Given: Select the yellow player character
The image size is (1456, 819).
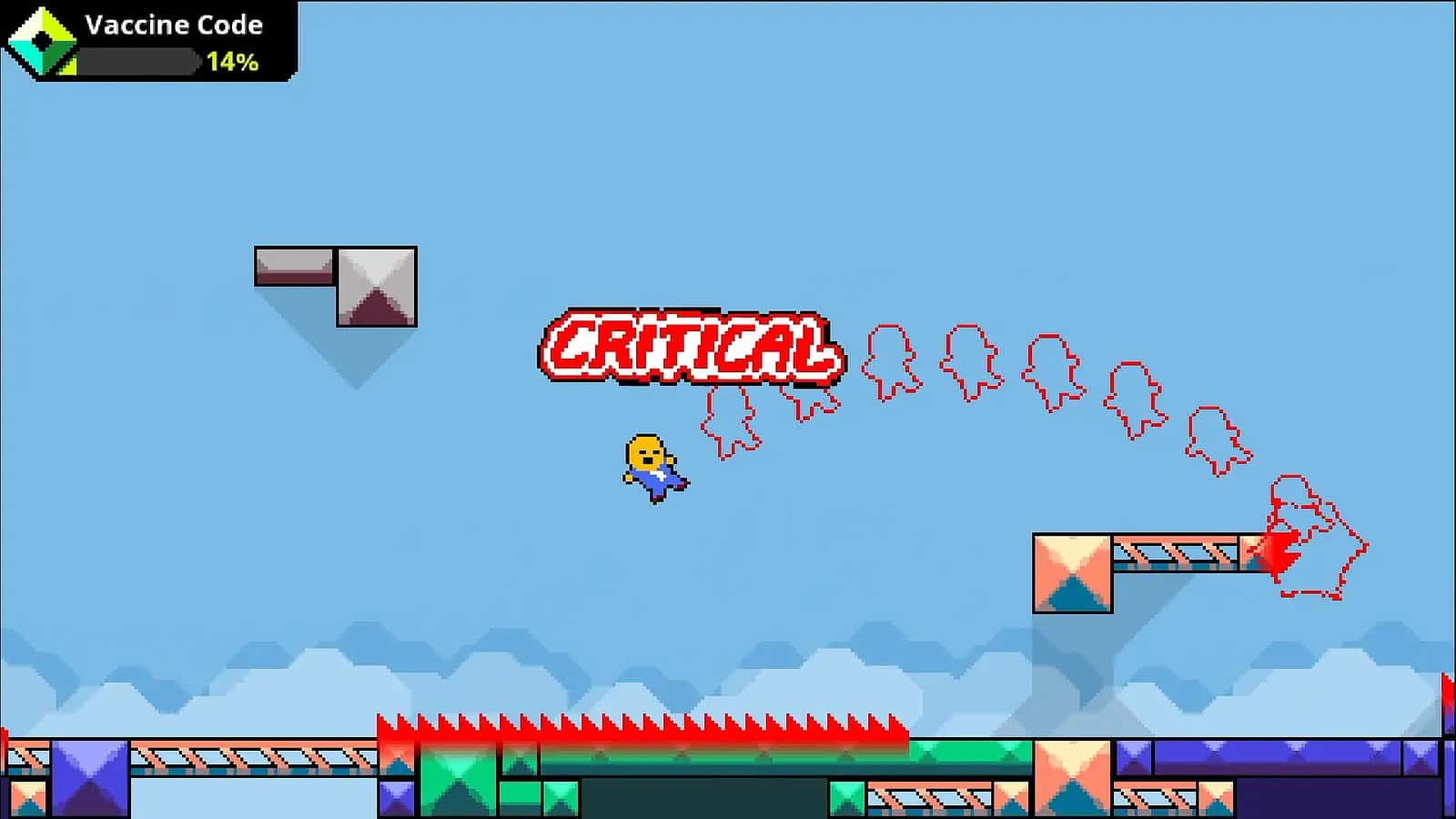Looking at the screenshot, I should point(653,466).
